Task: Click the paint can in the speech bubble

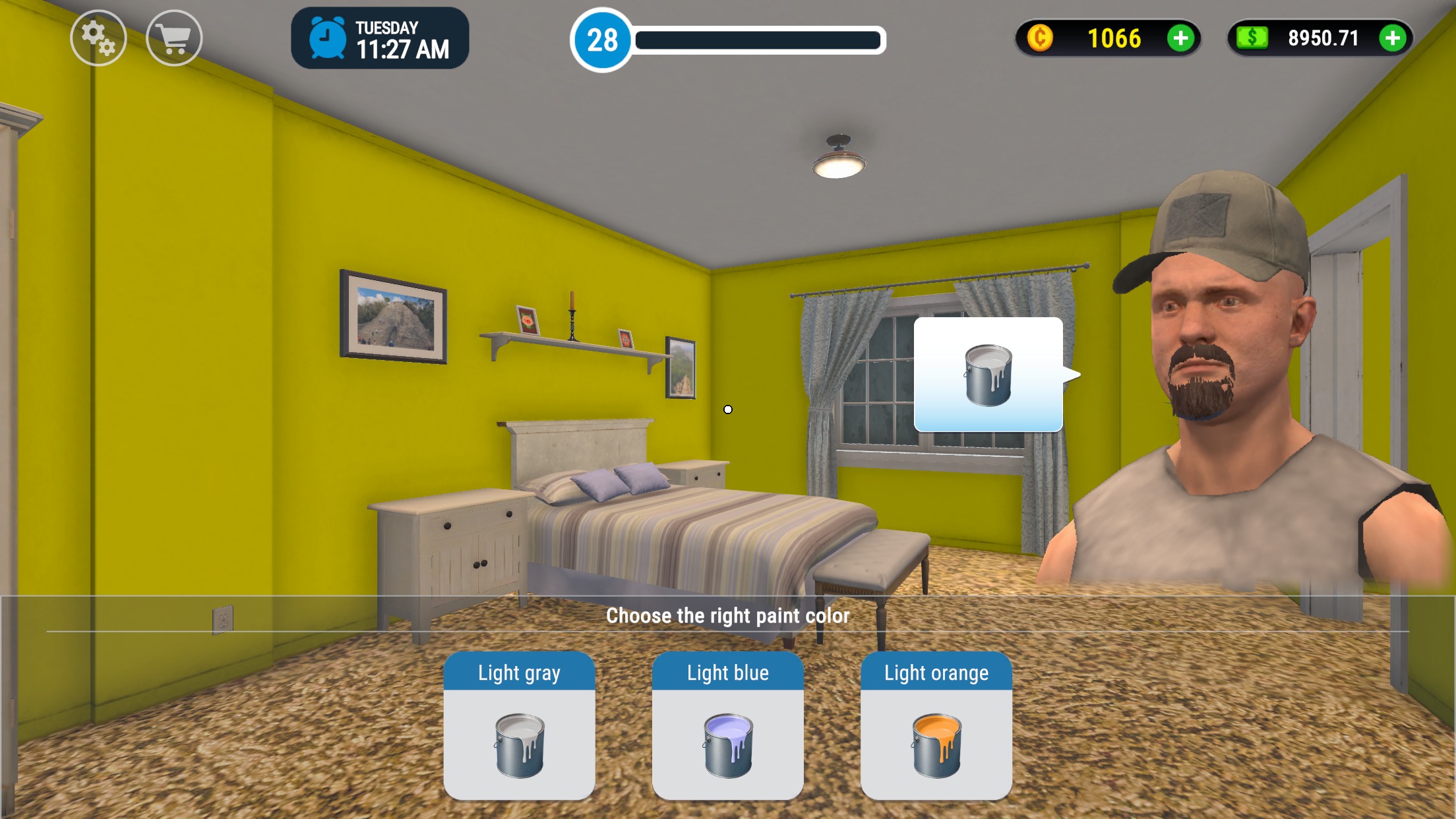Action: pyautogui.click(x=988, y=376)
